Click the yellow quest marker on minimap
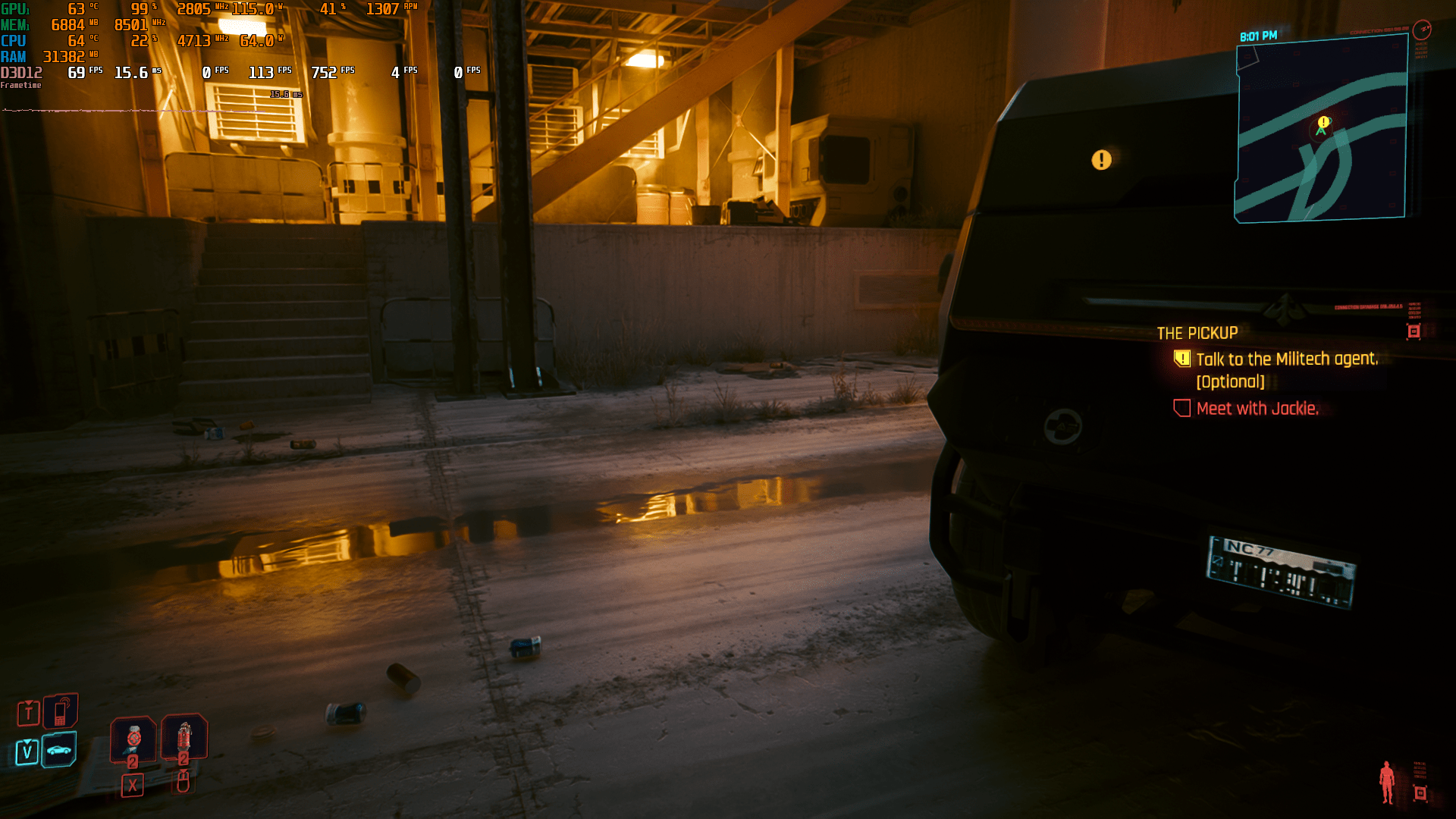 click(1323, 122)
